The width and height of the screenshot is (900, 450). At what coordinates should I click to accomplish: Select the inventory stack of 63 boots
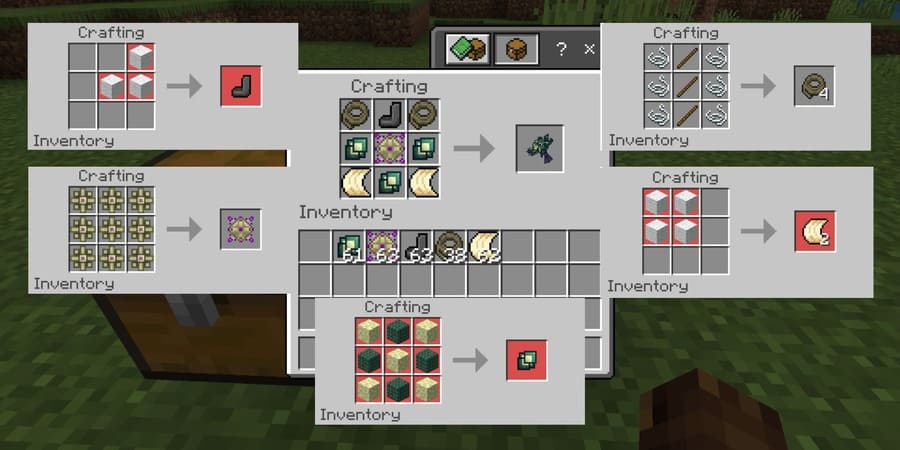(x=416, y=246)
